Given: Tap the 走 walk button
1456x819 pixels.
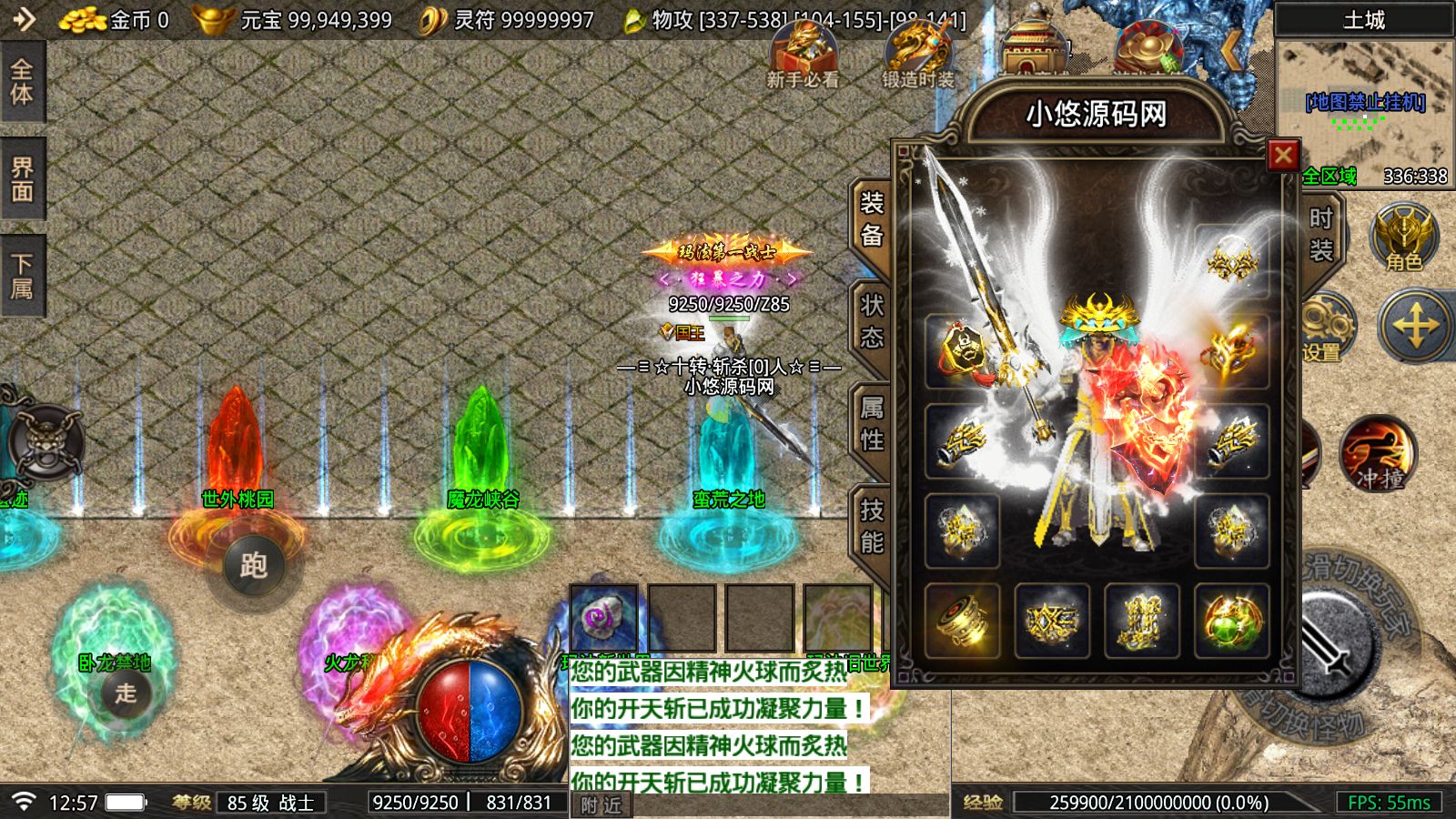Looking at the screenshot, I should [x=126, y=693].
